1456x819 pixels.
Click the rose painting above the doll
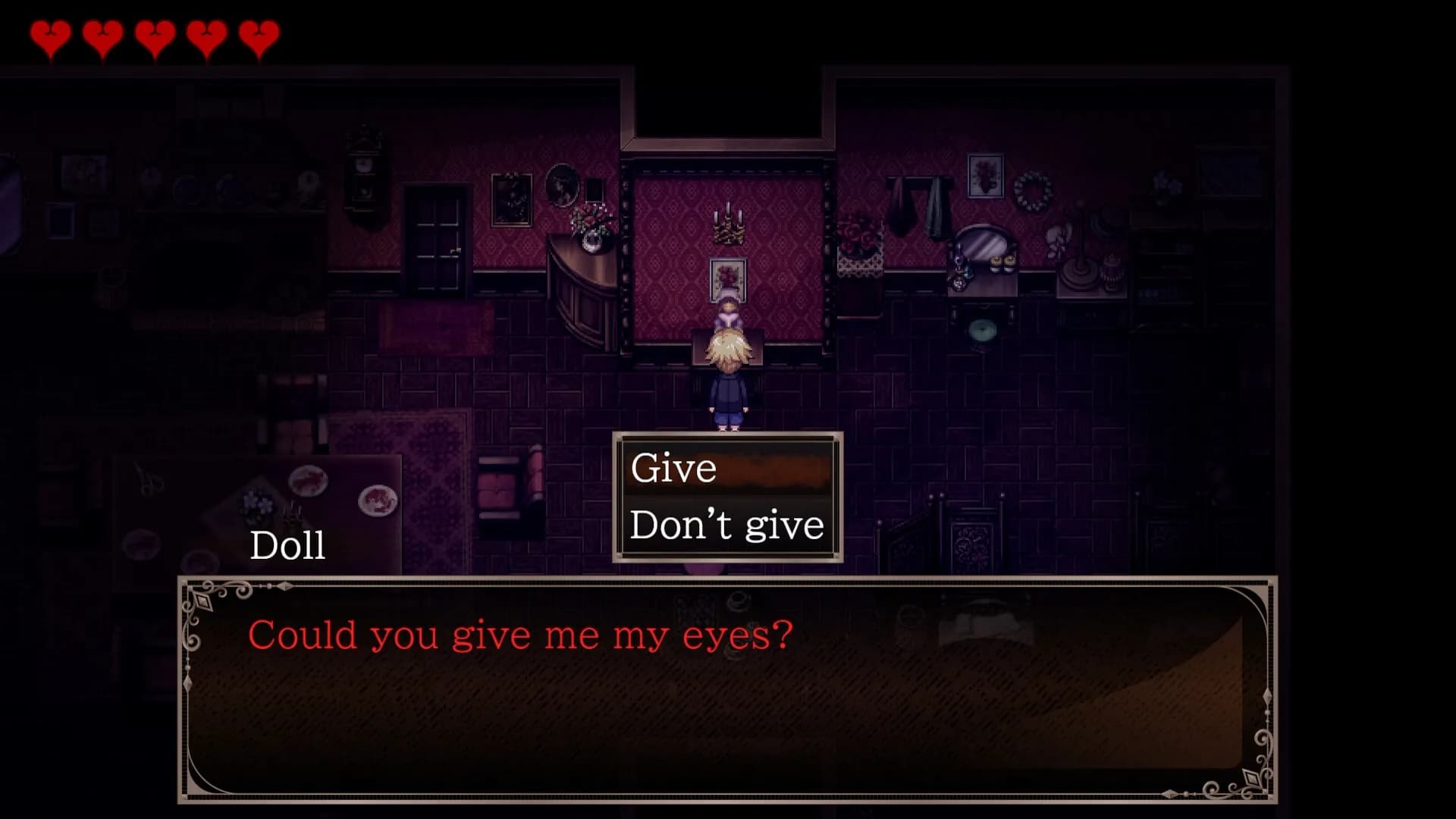727,277
